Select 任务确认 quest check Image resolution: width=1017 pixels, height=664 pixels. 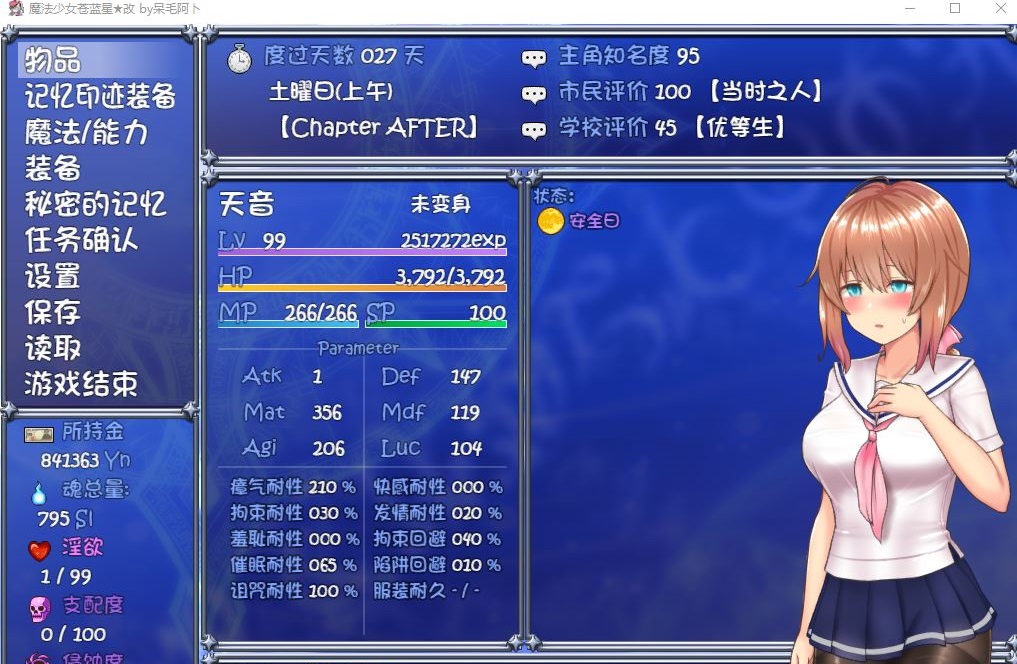click(81, 240)
